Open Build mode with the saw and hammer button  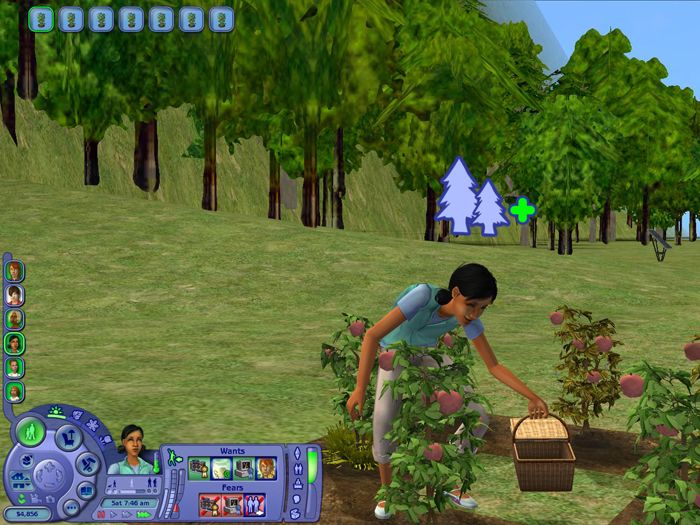tap(86, 464)
